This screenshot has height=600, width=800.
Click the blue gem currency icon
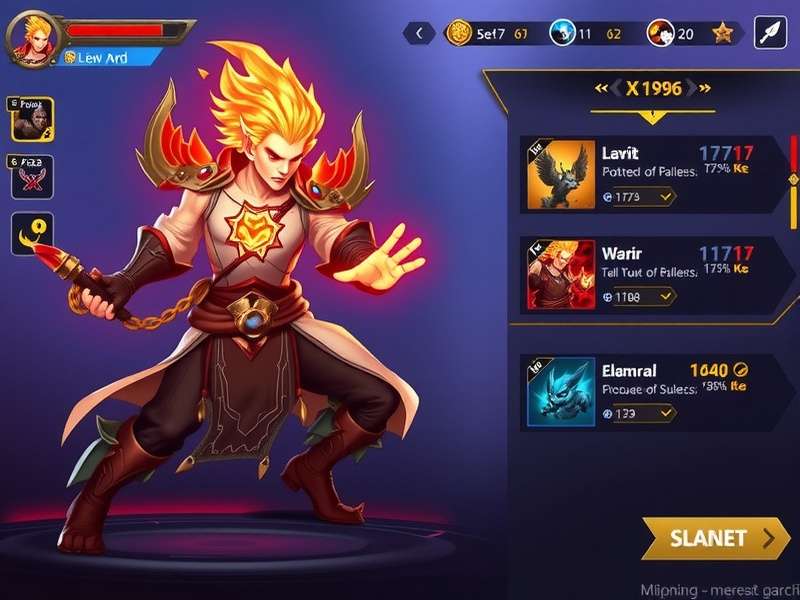(561, 33)
